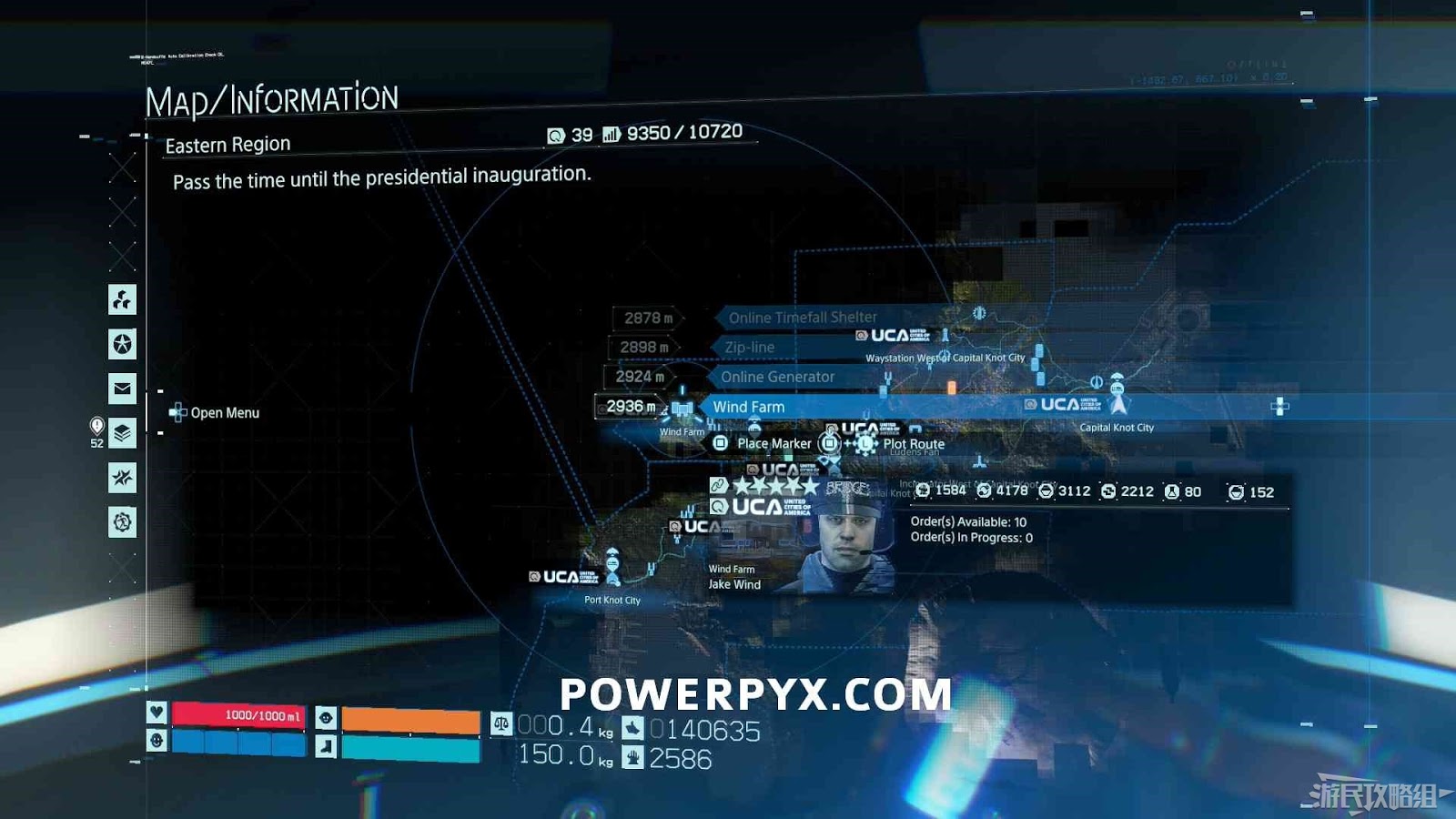This screenshot has width=1456, height=819.
Task: Select Waystation West of Capital Knot City marker
Action: tap(945, 338)
